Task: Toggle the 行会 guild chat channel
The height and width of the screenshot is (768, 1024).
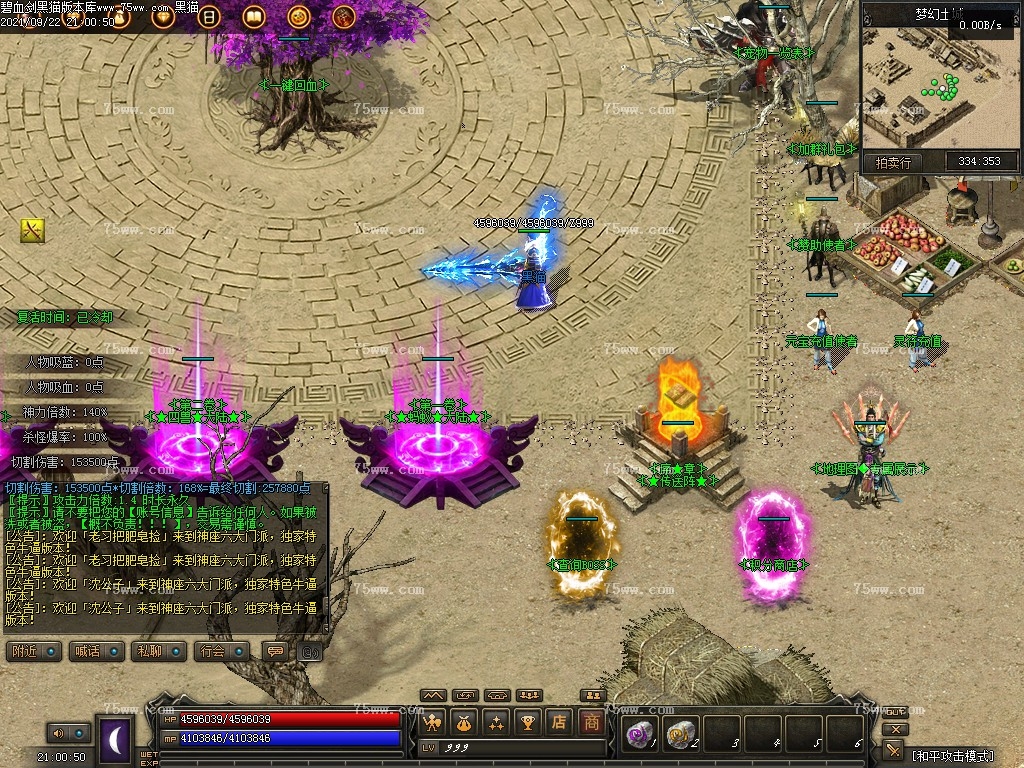Action: coord(222,651)
